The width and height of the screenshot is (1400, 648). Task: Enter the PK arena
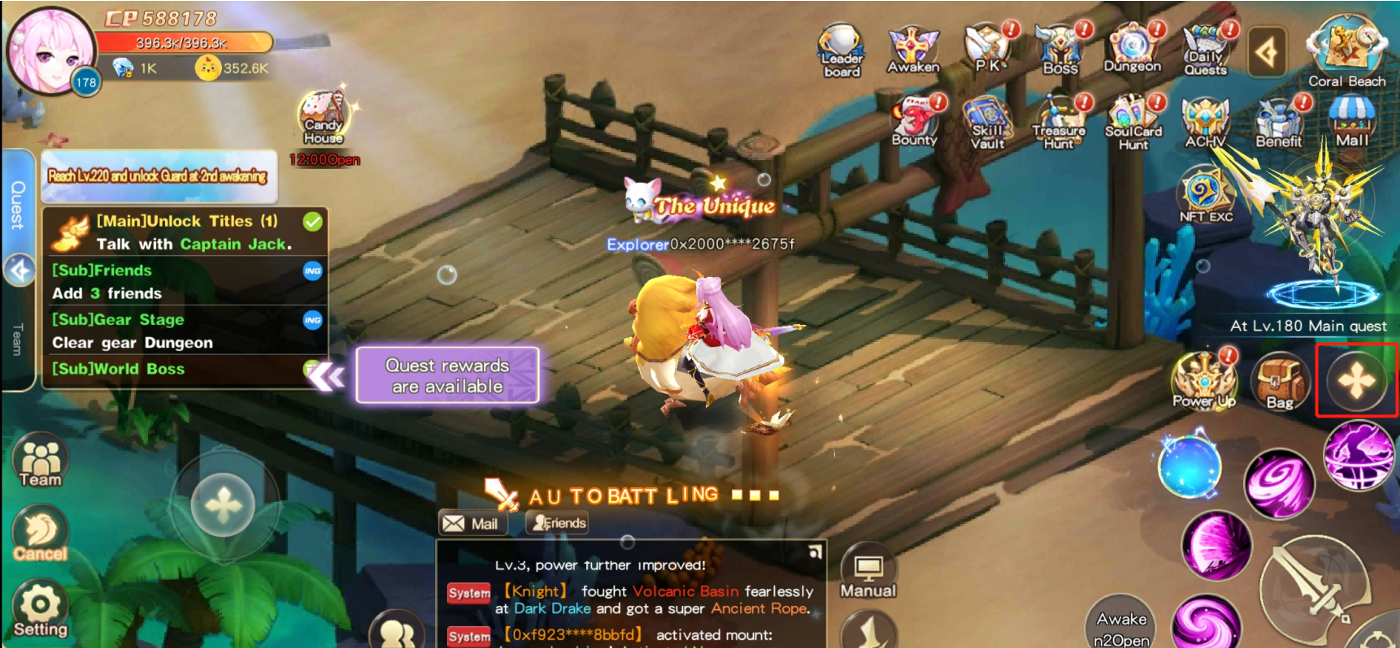pyautogui.click(x=988, y=48)
